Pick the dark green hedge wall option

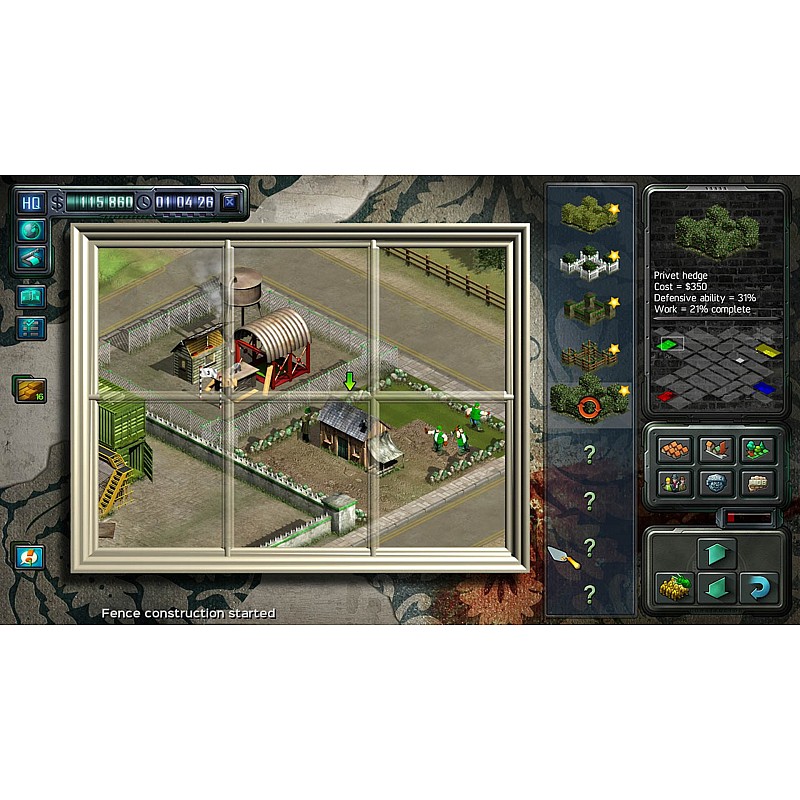tap(589, 307)
